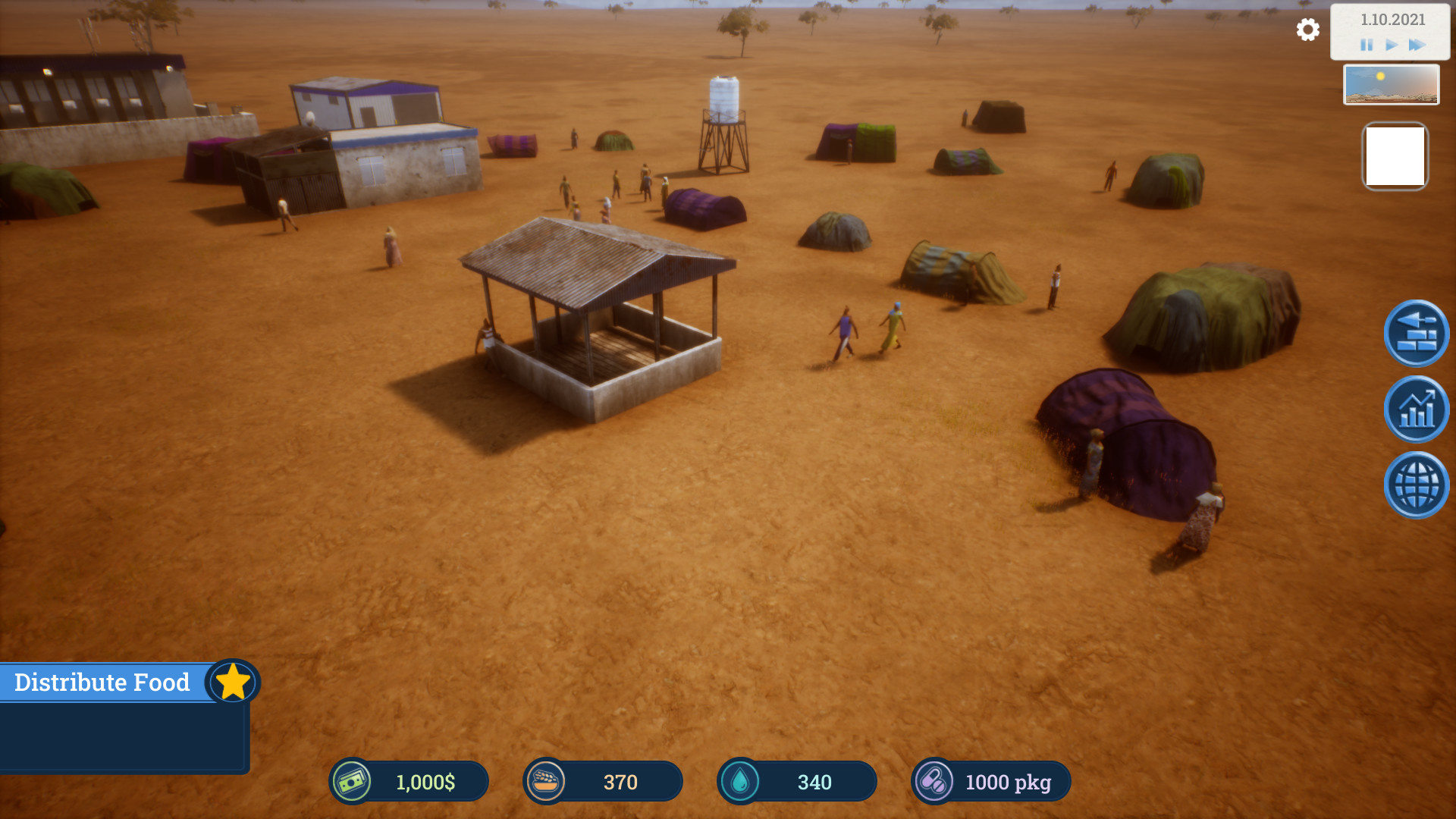Resume play speed
Screen dimensions: 1456x819
[x=1391, y=45]
